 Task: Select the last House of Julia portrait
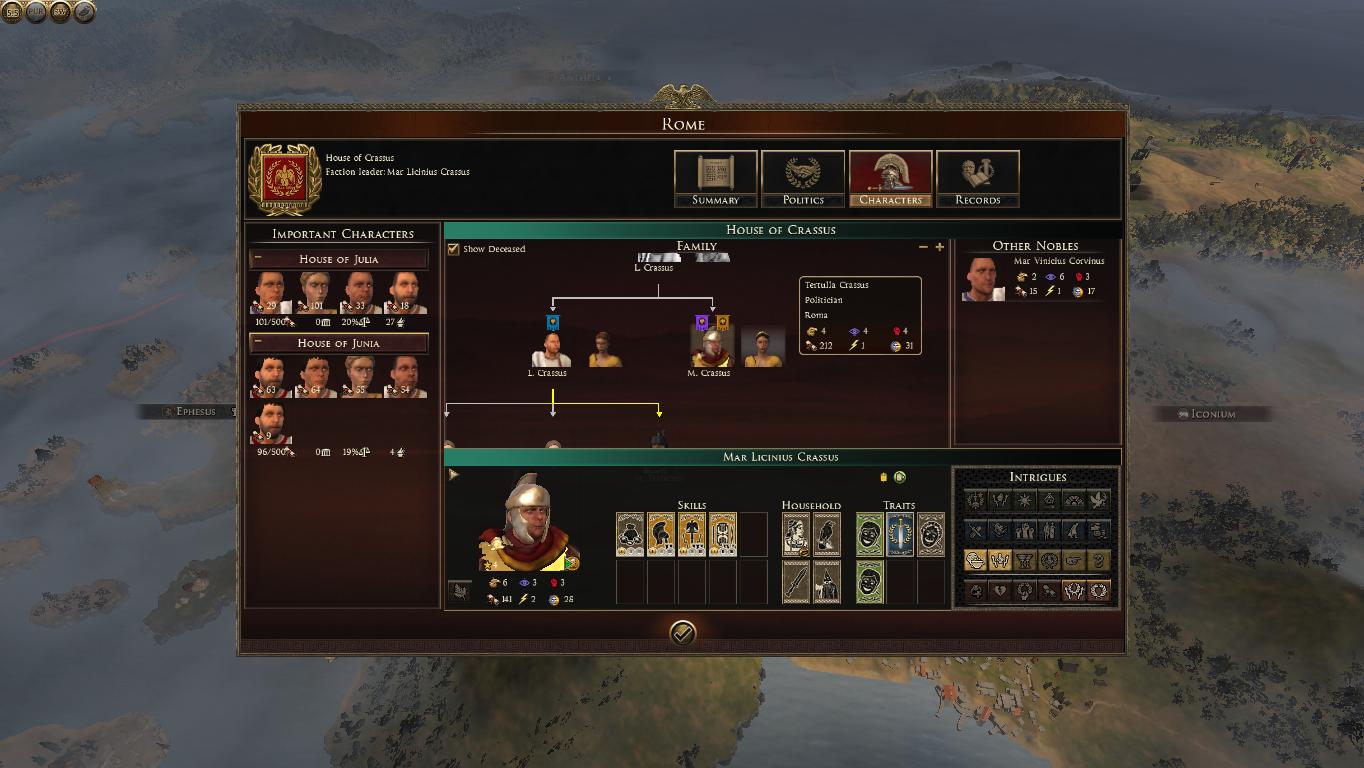click(404, 294)
